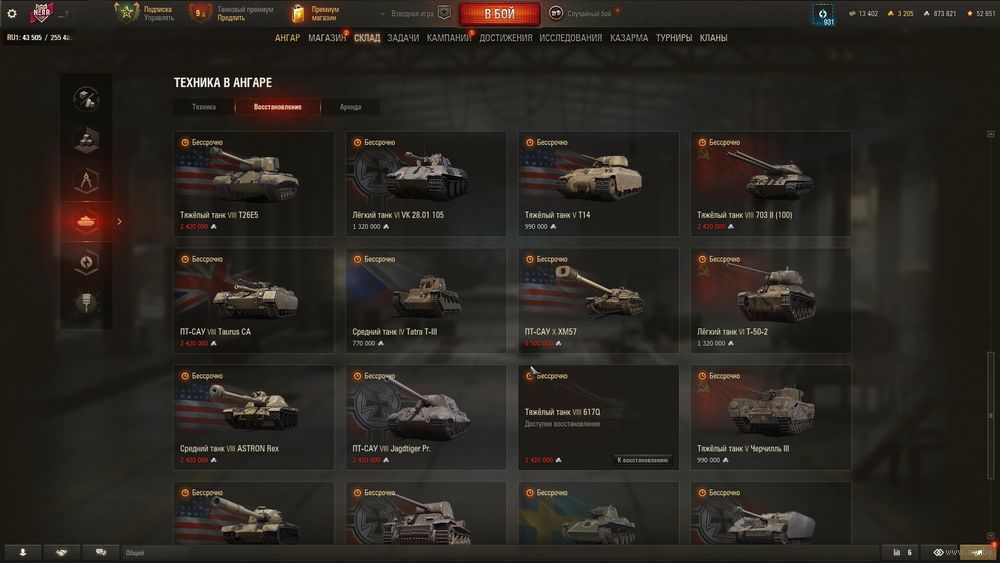Open the ЗАДАЧИ missions section
This screenshot has width=1000, height=563.
[403, 38]
